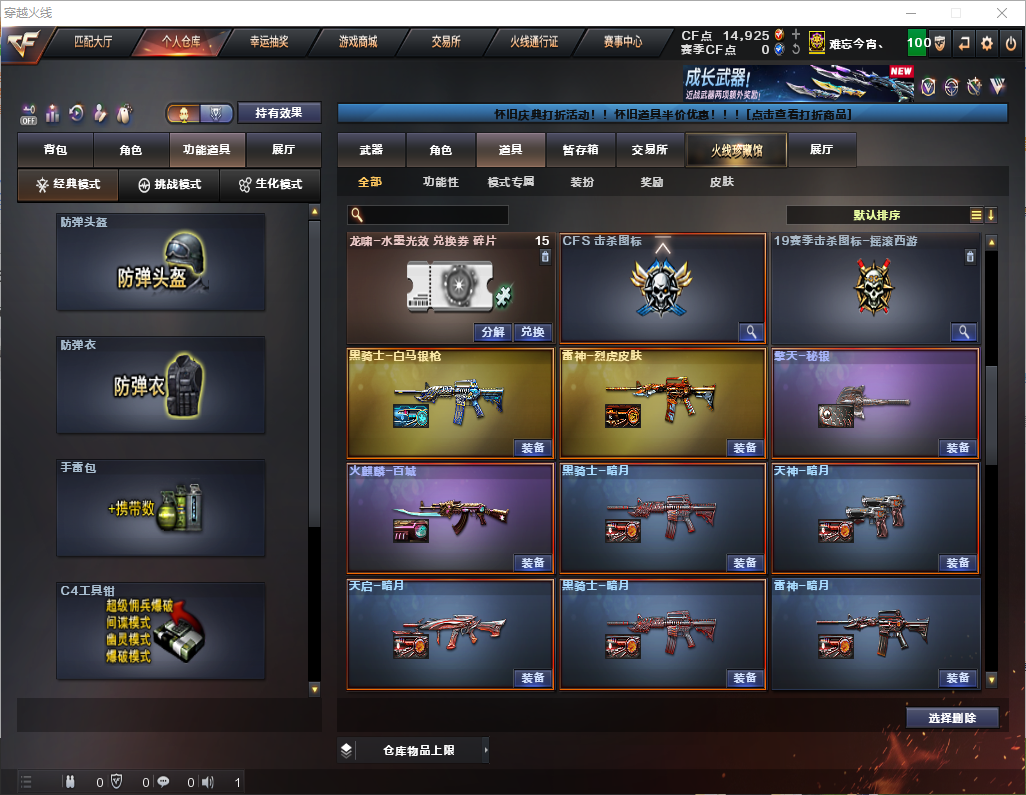This screenshot has width=1026, height=795.
Task: Click the 选择删除 button
Action: pos(952,718)
